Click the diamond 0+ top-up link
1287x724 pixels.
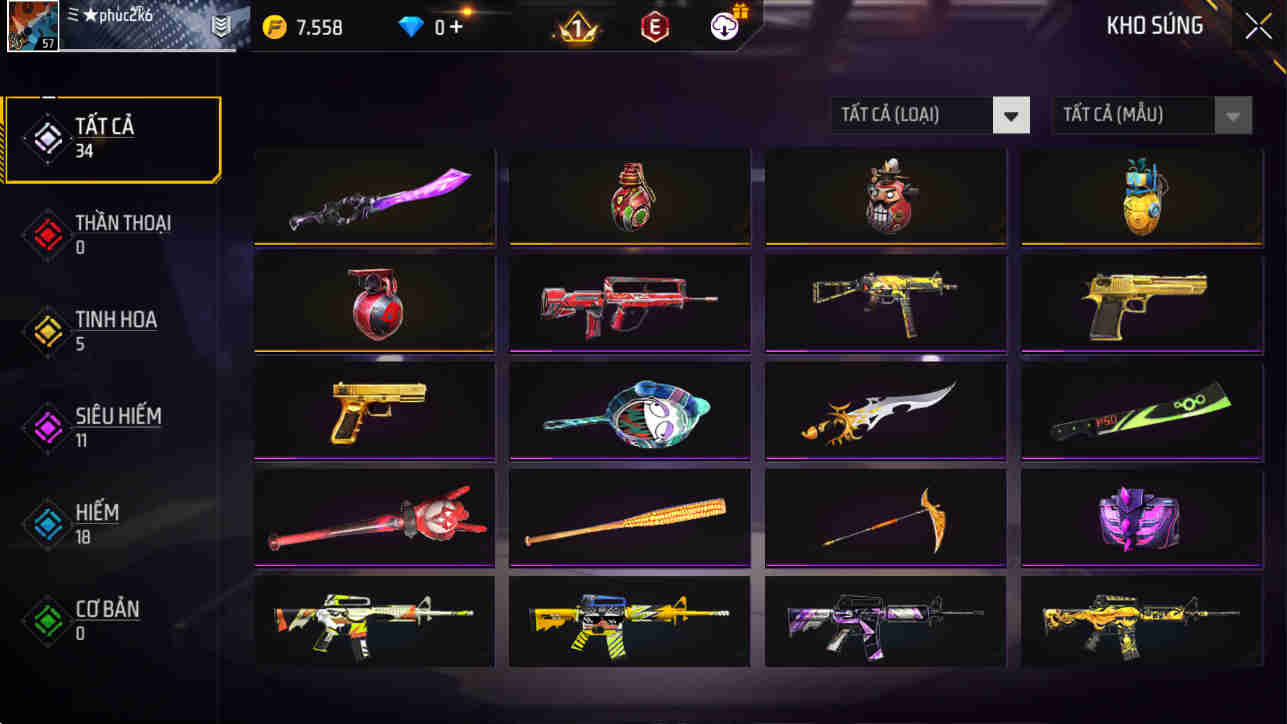[450, 27]
